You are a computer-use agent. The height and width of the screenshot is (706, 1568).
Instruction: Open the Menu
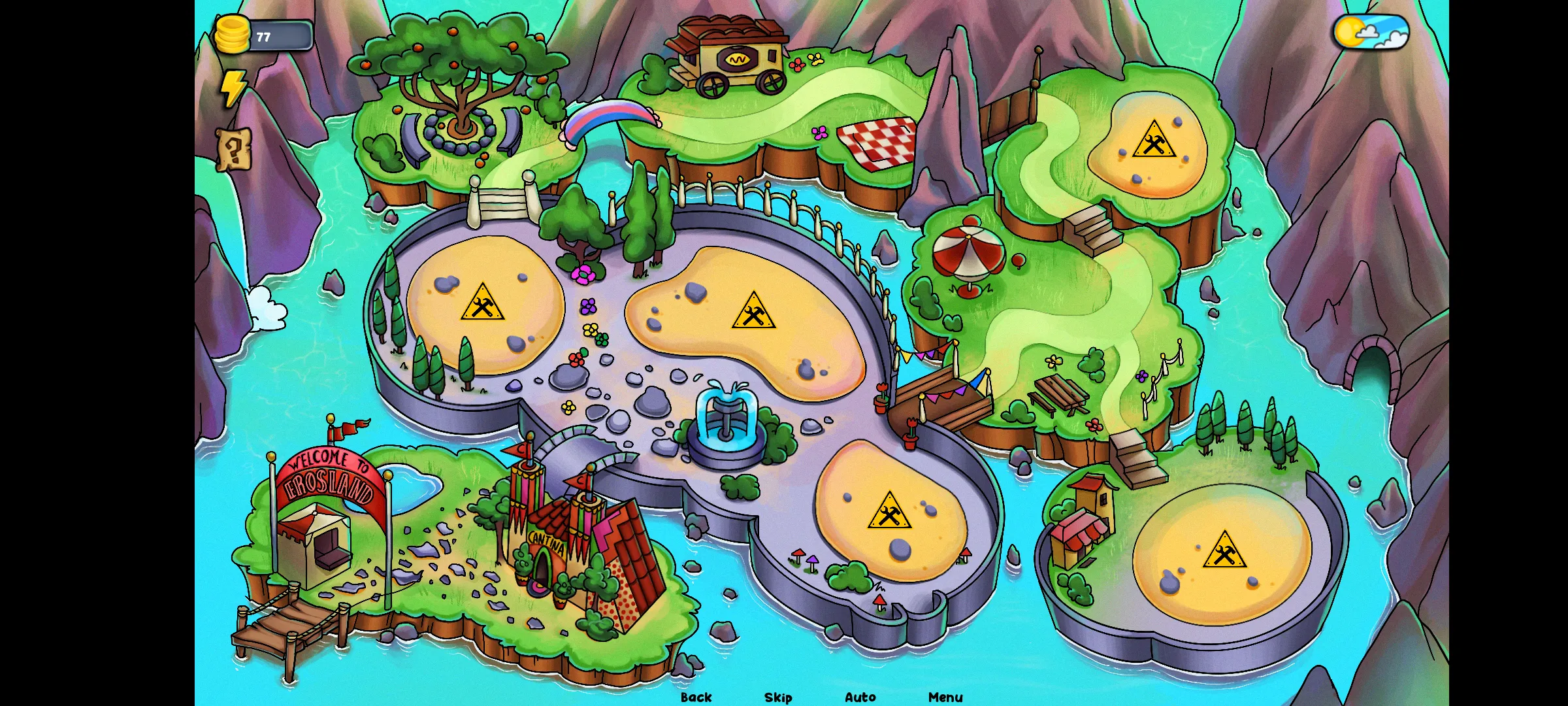pyautogui.click(x=945, y=697)
